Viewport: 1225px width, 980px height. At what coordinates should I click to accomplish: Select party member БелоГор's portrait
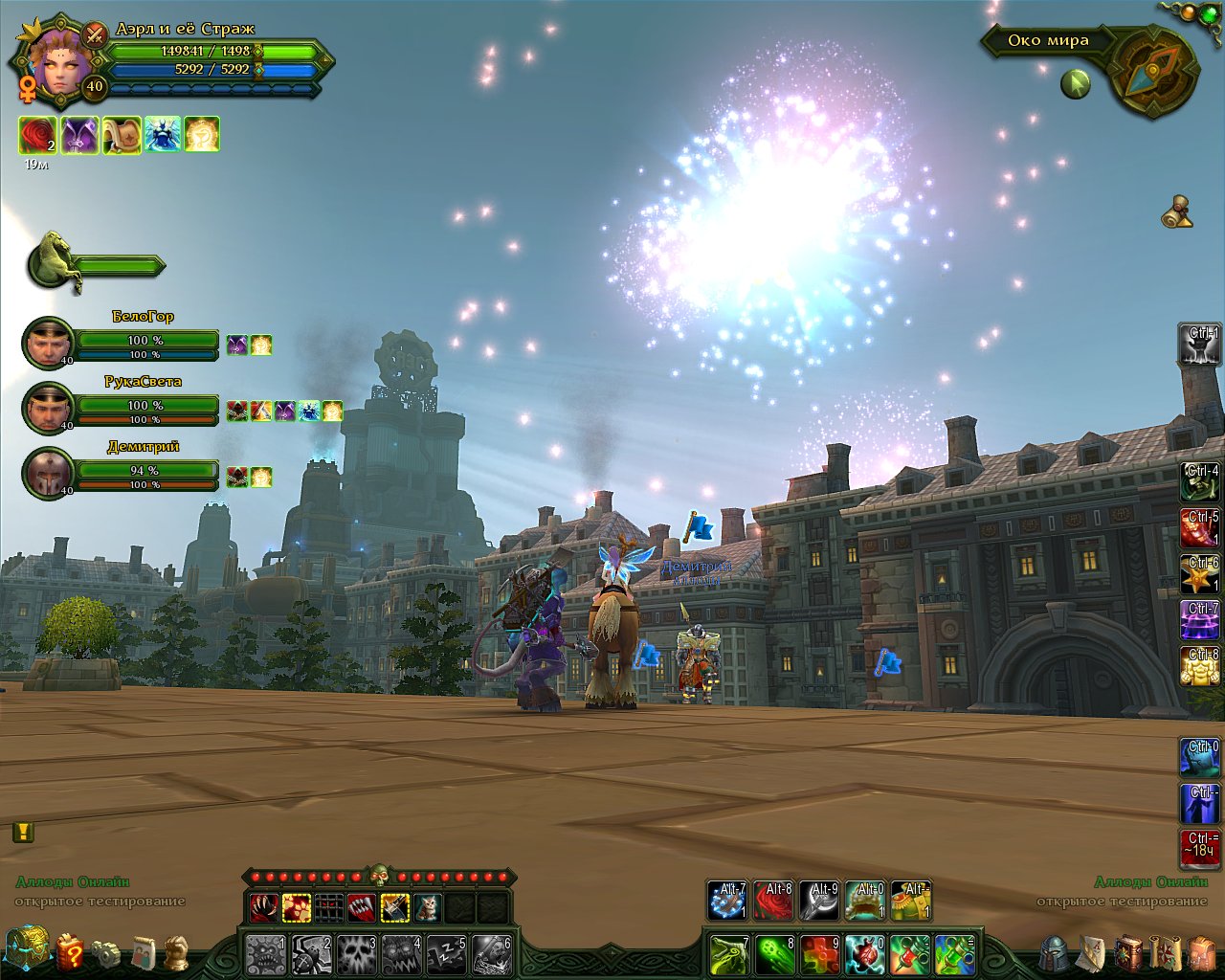tap(47, 343)
